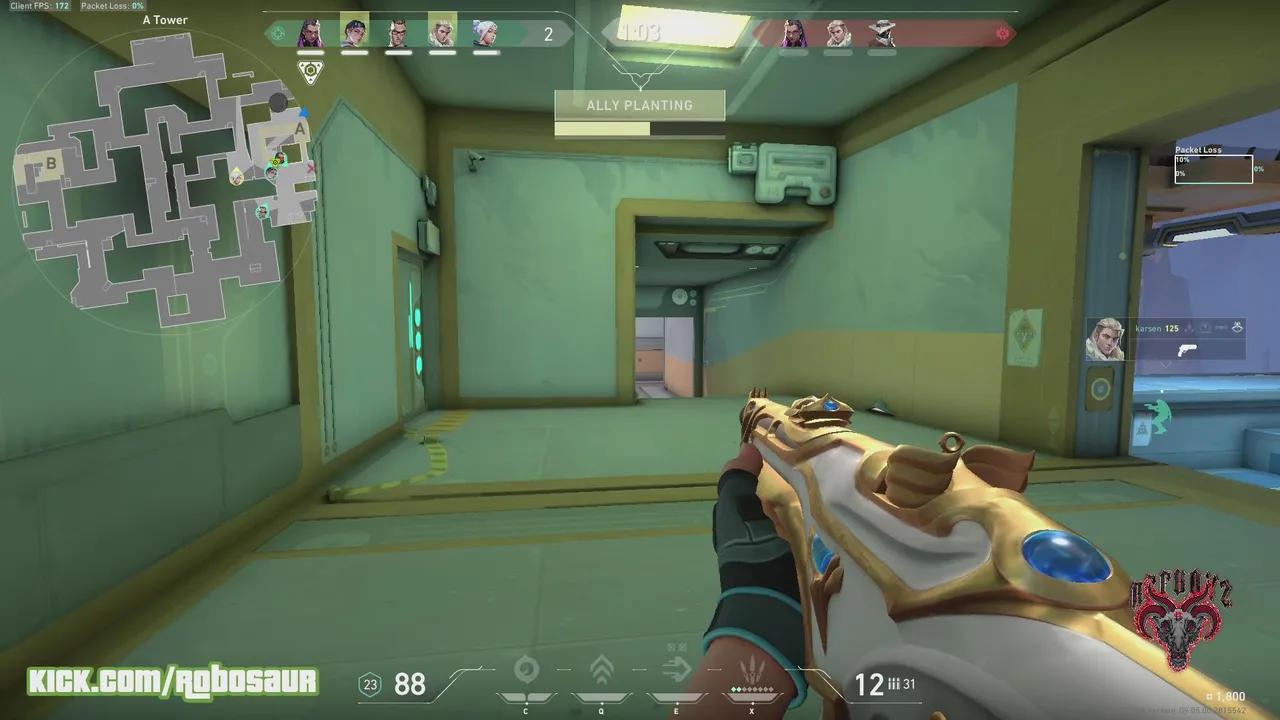Click the shield armor icon beside 88
This screenshot has height=720, width=1280.
pos(371,685)
